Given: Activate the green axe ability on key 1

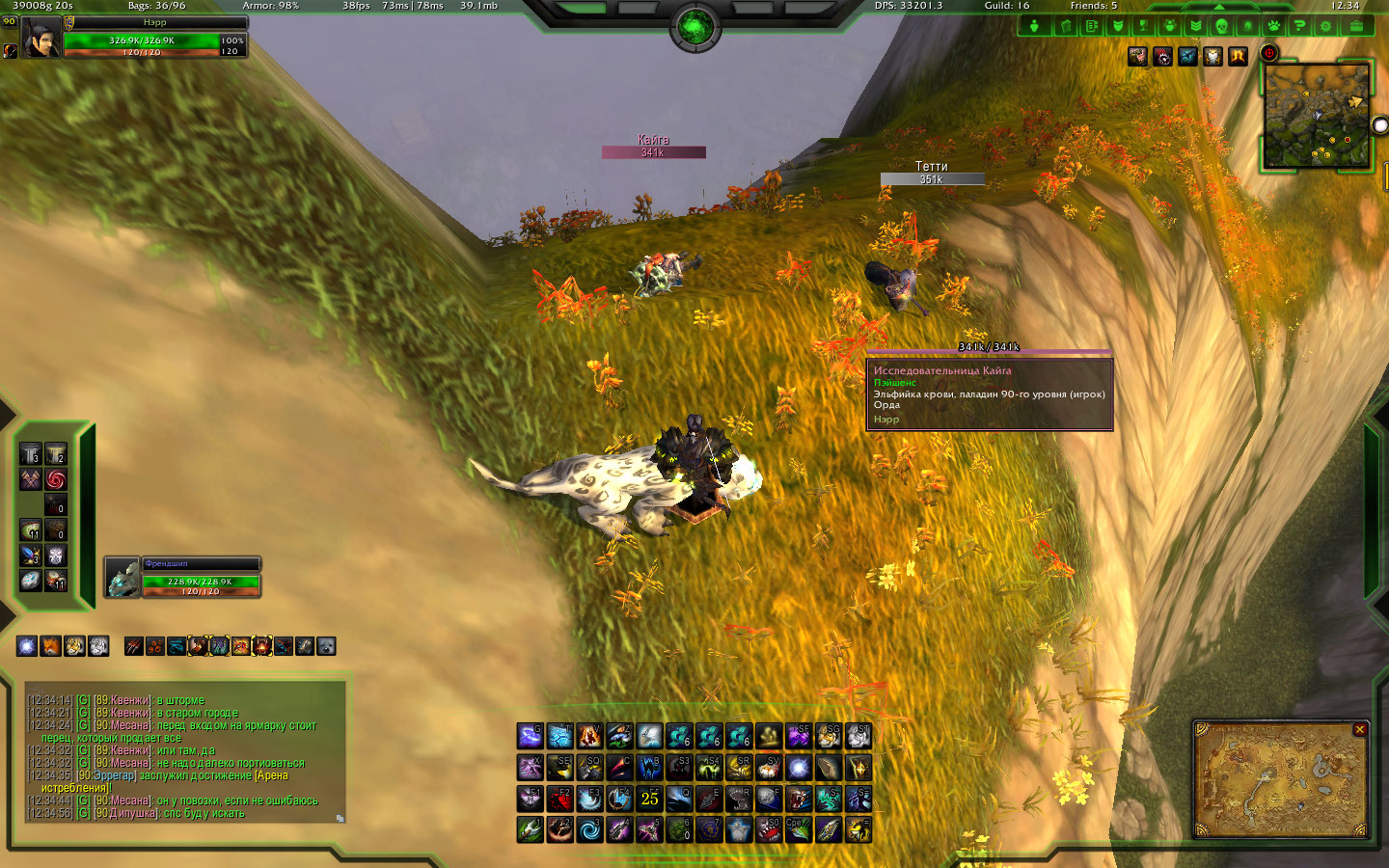Looking at the screenshot, I should click(x=530, y=829).
